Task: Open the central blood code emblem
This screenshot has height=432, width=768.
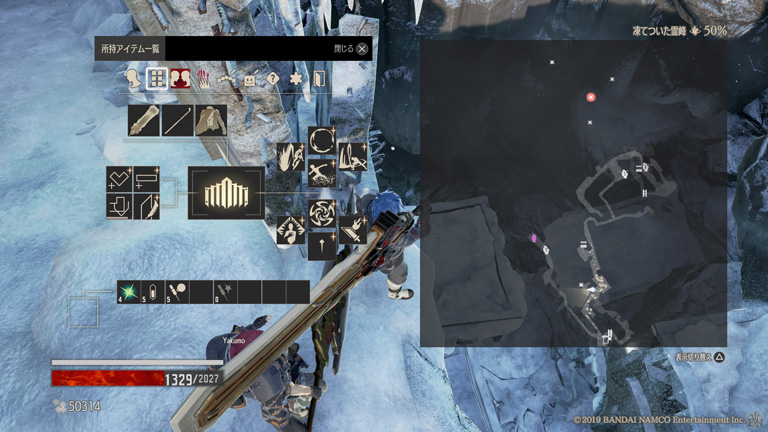Action: pos(226,192)
